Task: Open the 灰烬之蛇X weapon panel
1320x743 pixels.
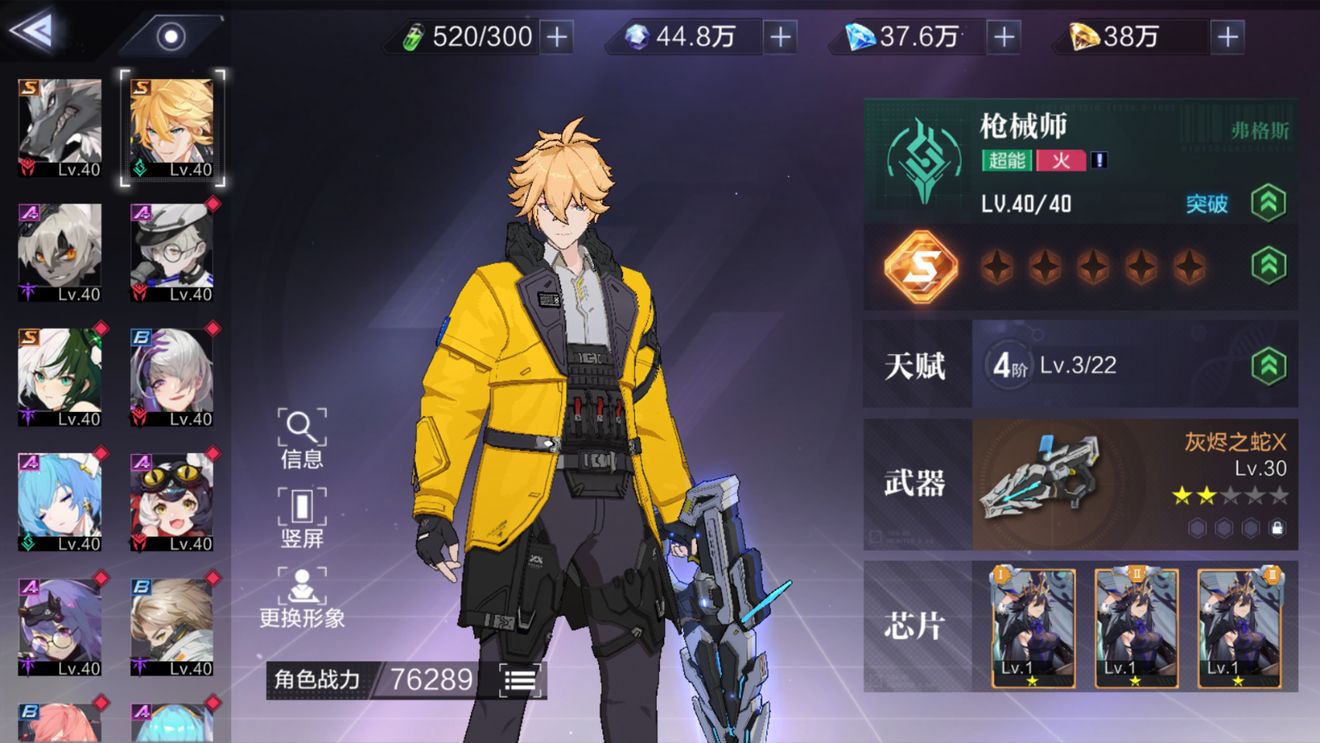Action: [x=1134, y=484]
